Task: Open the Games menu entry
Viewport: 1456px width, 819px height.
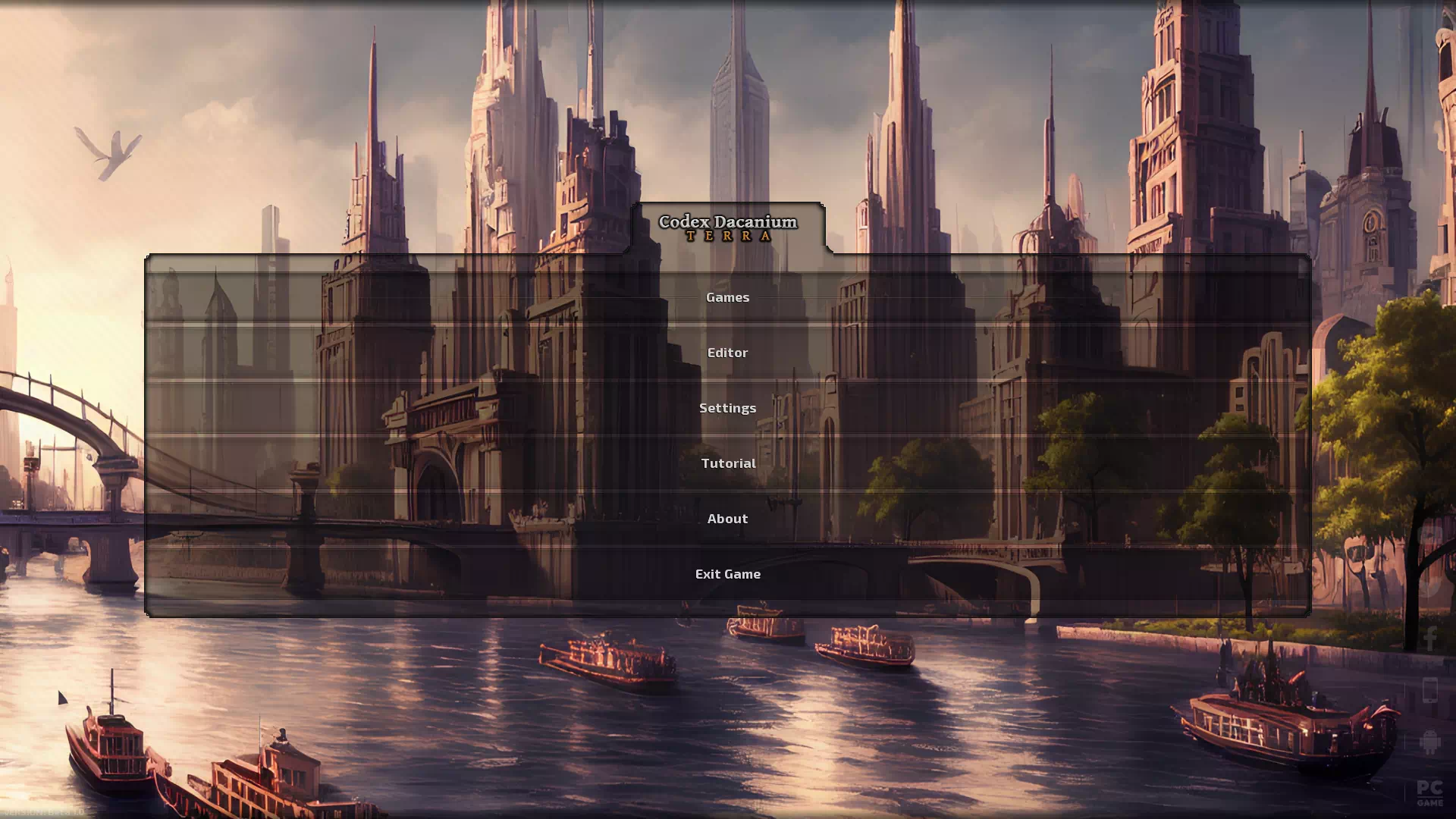Action: (727, 297)
